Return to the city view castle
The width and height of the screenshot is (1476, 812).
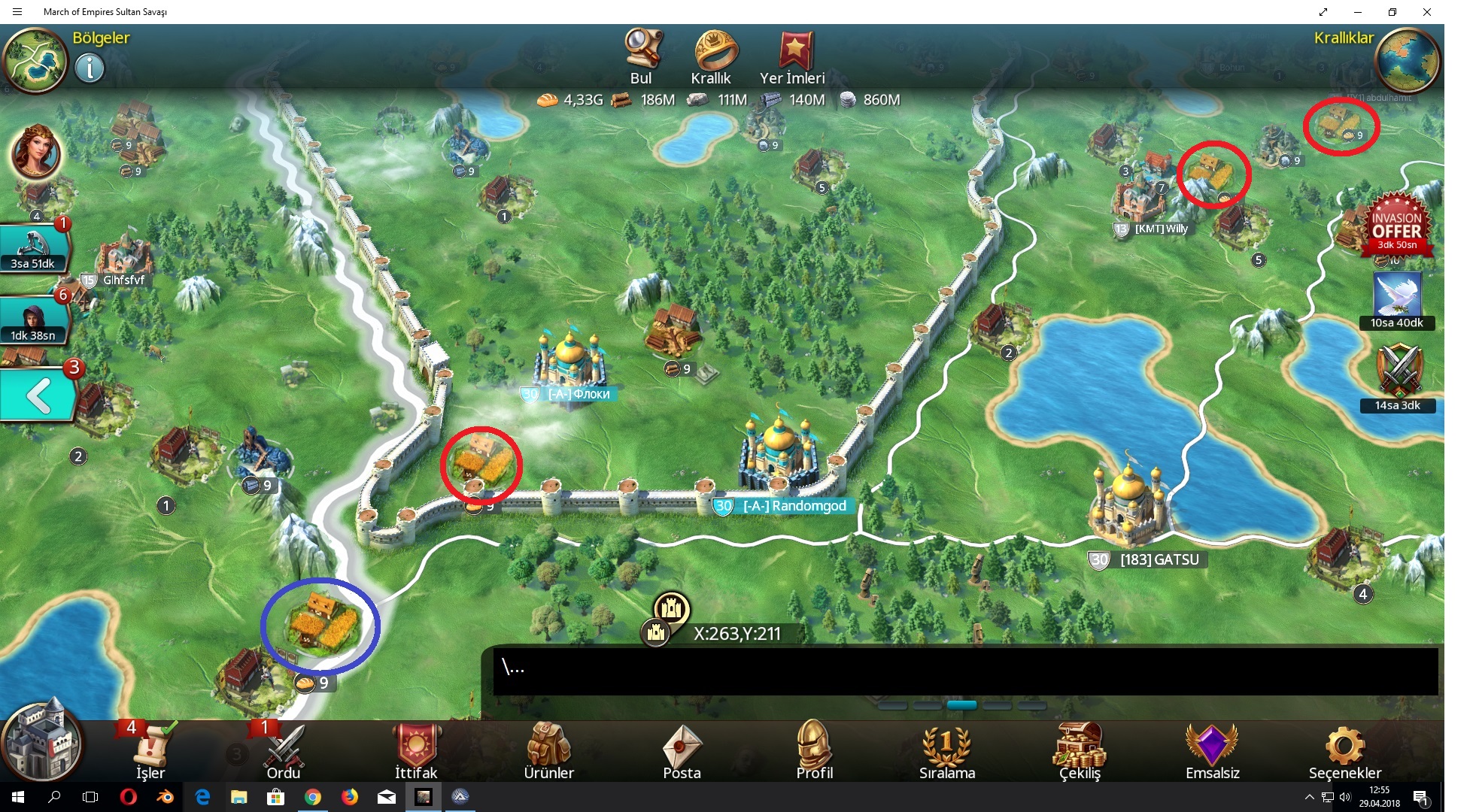(41, 742)
